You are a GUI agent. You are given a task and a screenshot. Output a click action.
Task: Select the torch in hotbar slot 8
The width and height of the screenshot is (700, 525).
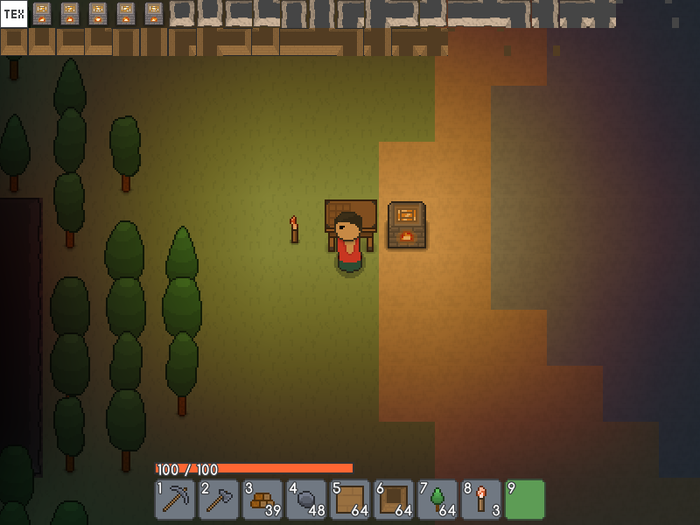coord(481,499)
